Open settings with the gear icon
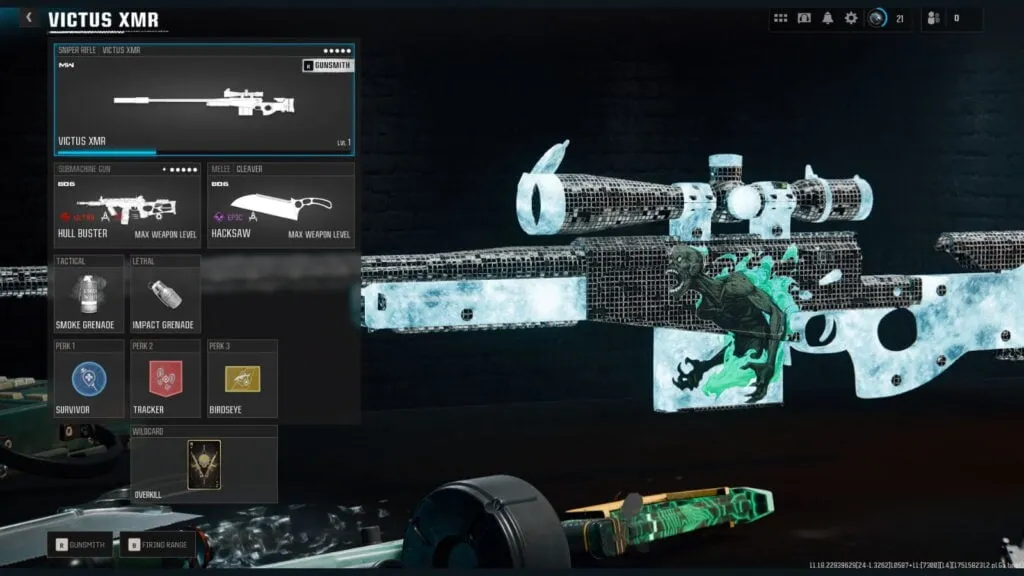 pyautogui.click(x=851, y=18)
